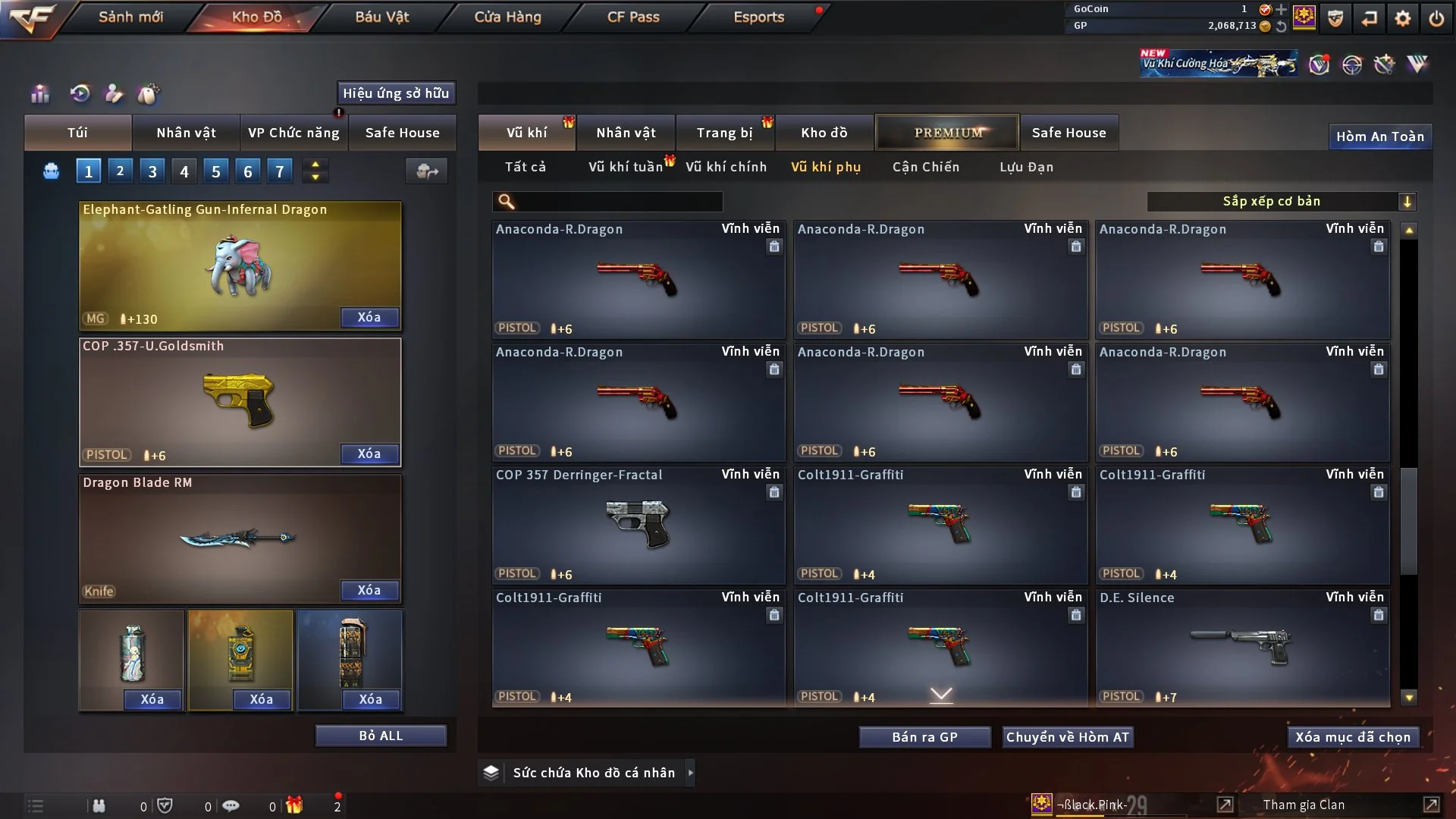The height and width of the screenshot is (819, 1456).
Task: Show the Cận Chiến weapon category
Action: (x=925, y=167)
